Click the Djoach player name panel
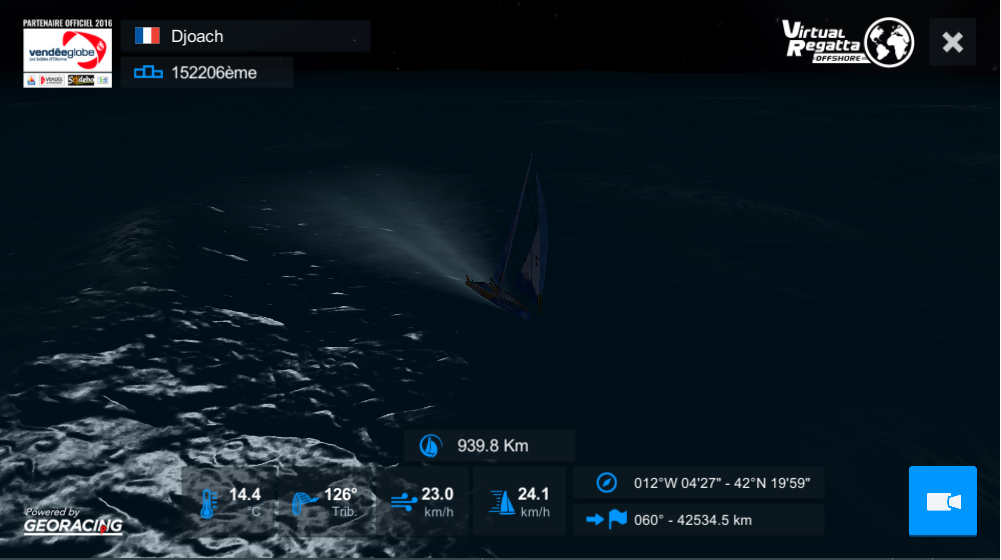Screen dimensions: 1001x560 245,36
